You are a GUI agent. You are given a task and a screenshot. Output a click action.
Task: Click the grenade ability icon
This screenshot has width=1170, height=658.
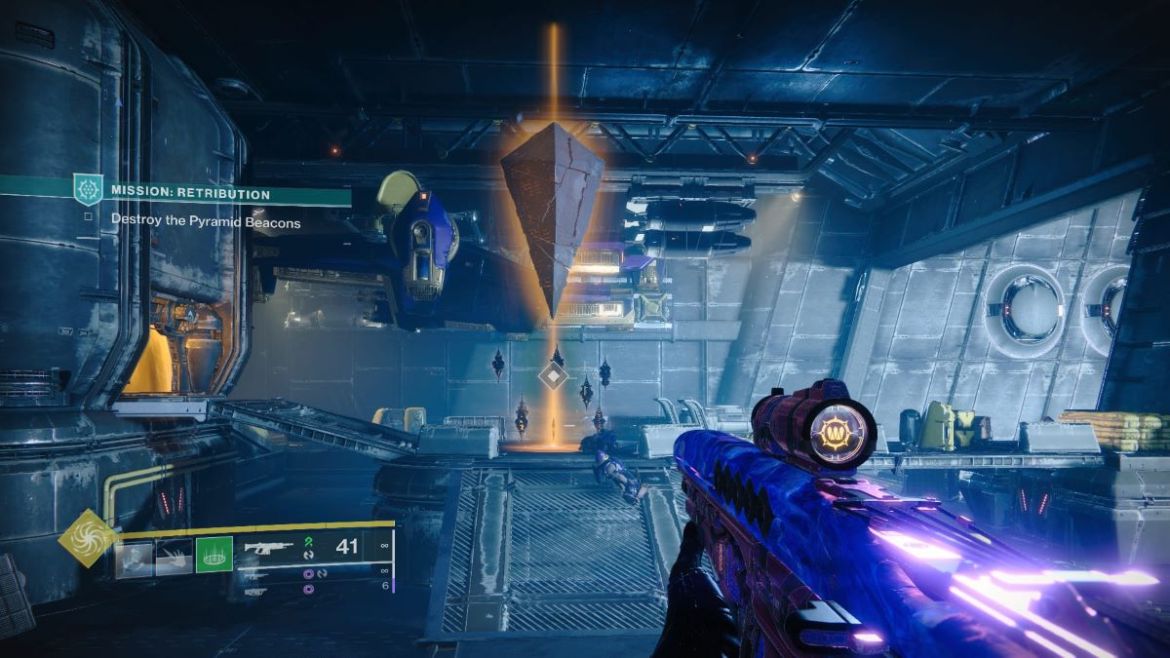click(134, 556)
